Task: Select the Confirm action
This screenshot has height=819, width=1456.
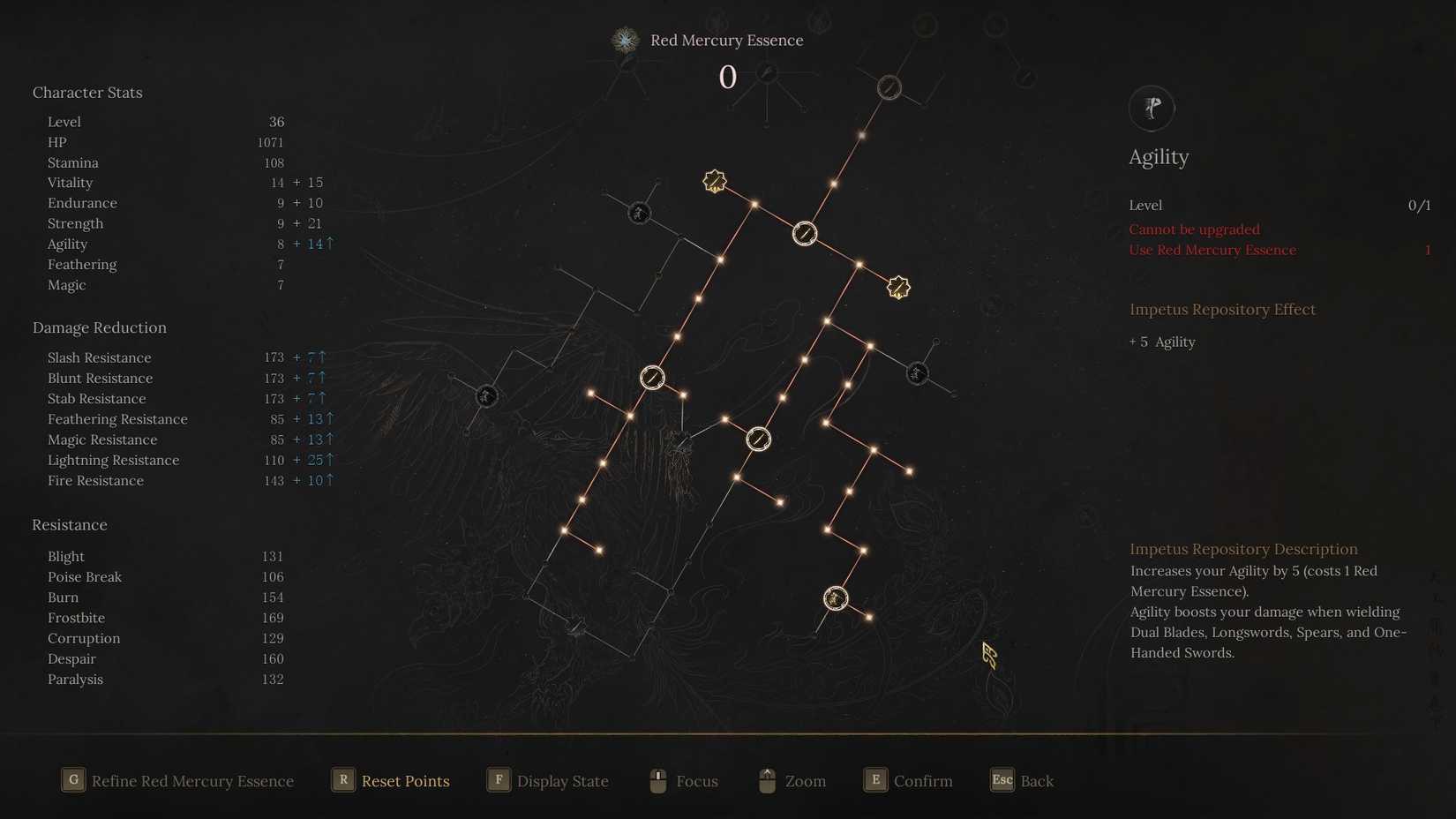Action: tap(908, 780)
